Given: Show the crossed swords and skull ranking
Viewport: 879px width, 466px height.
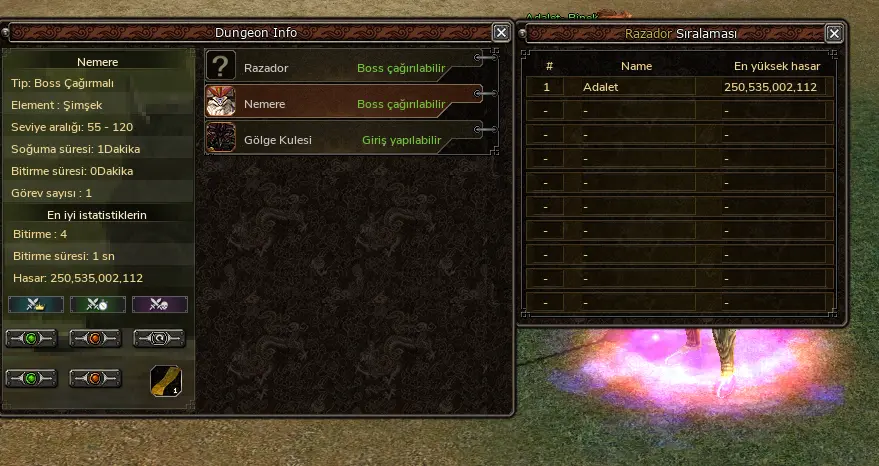Looking at the screenshot, I should point(160,304).
